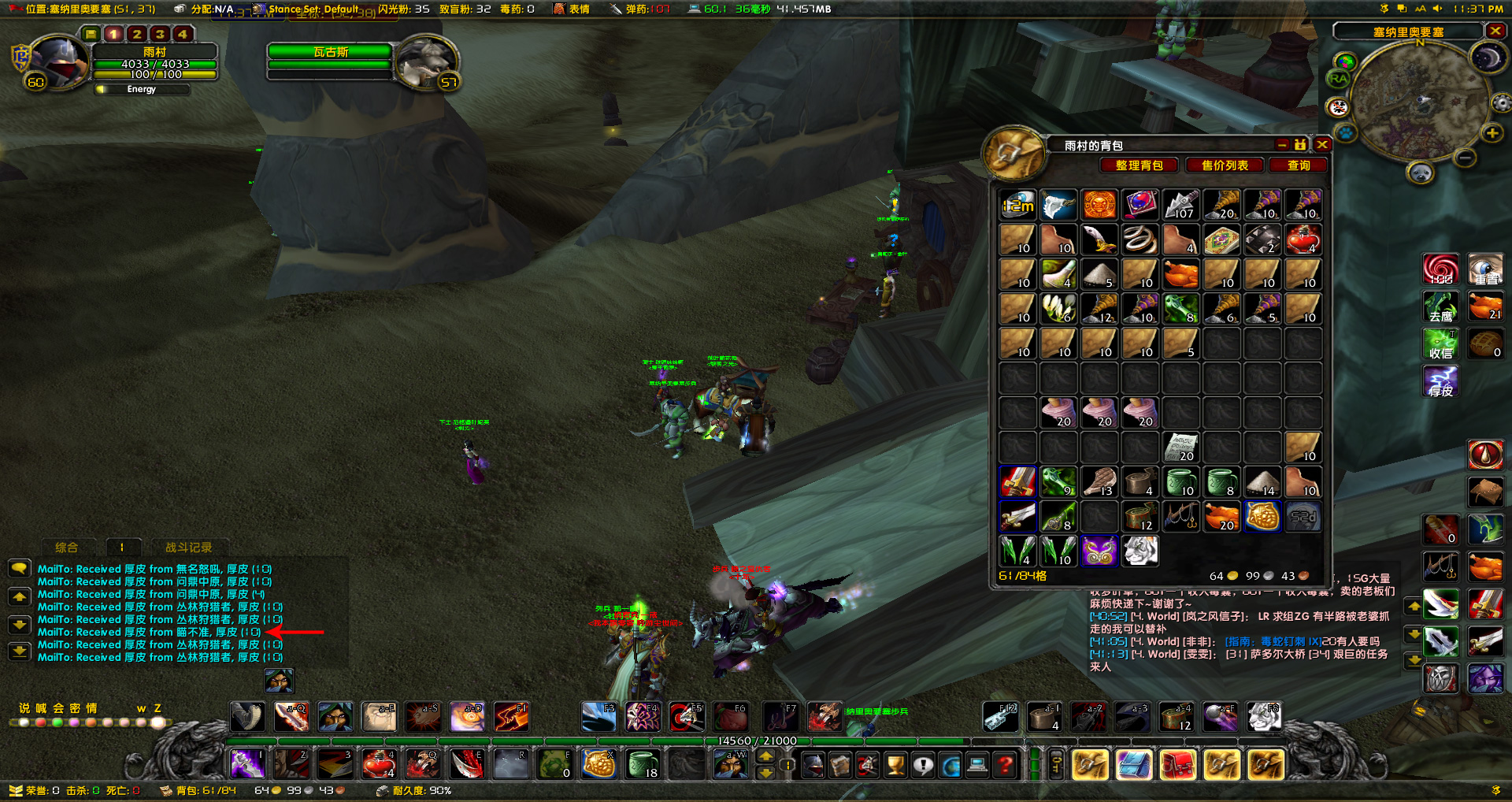Screen dimensions: 1512x802
Task: Open action bar page 2 tab
Action: pos(135,35)
